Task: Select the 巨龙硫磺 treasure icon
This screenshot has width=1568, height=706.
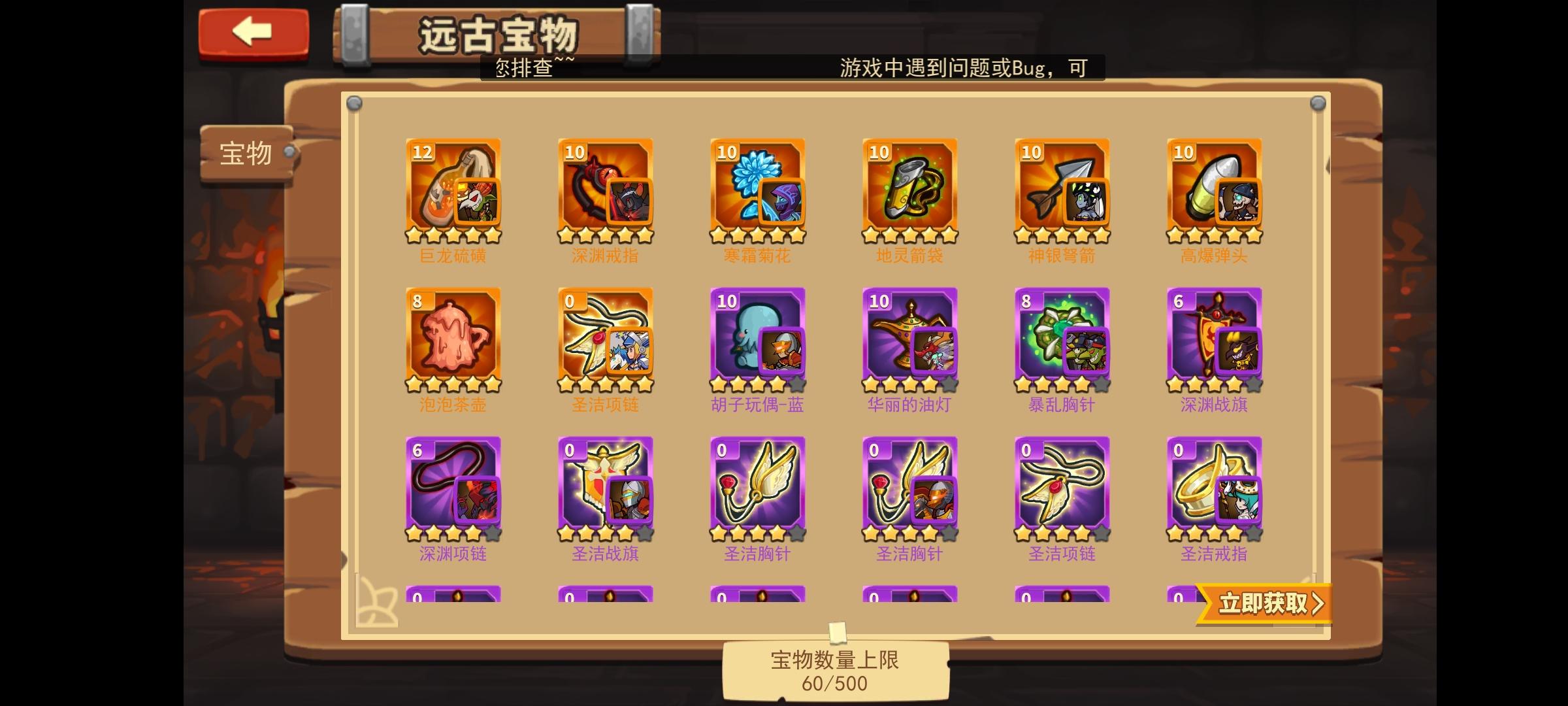Action: point(454,190)
